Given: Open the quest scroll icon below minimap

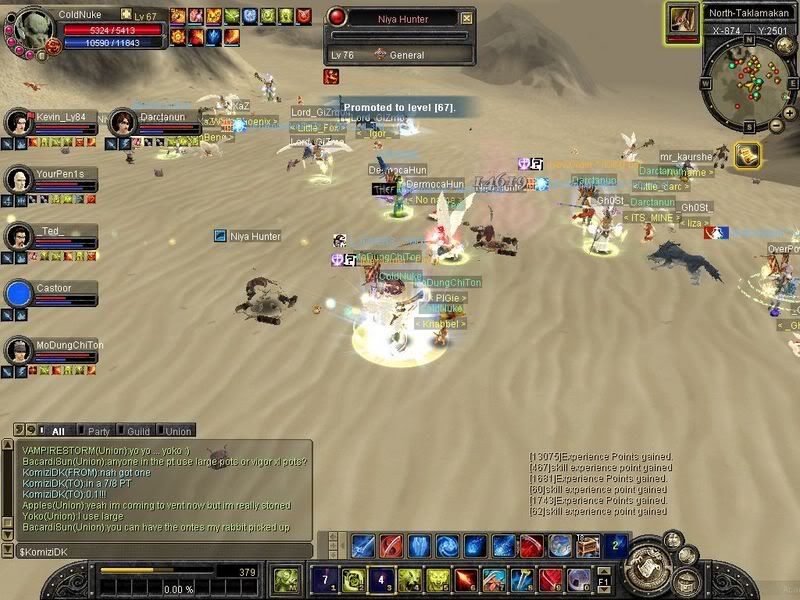Looking at the screenshot, I should point(746,155).
